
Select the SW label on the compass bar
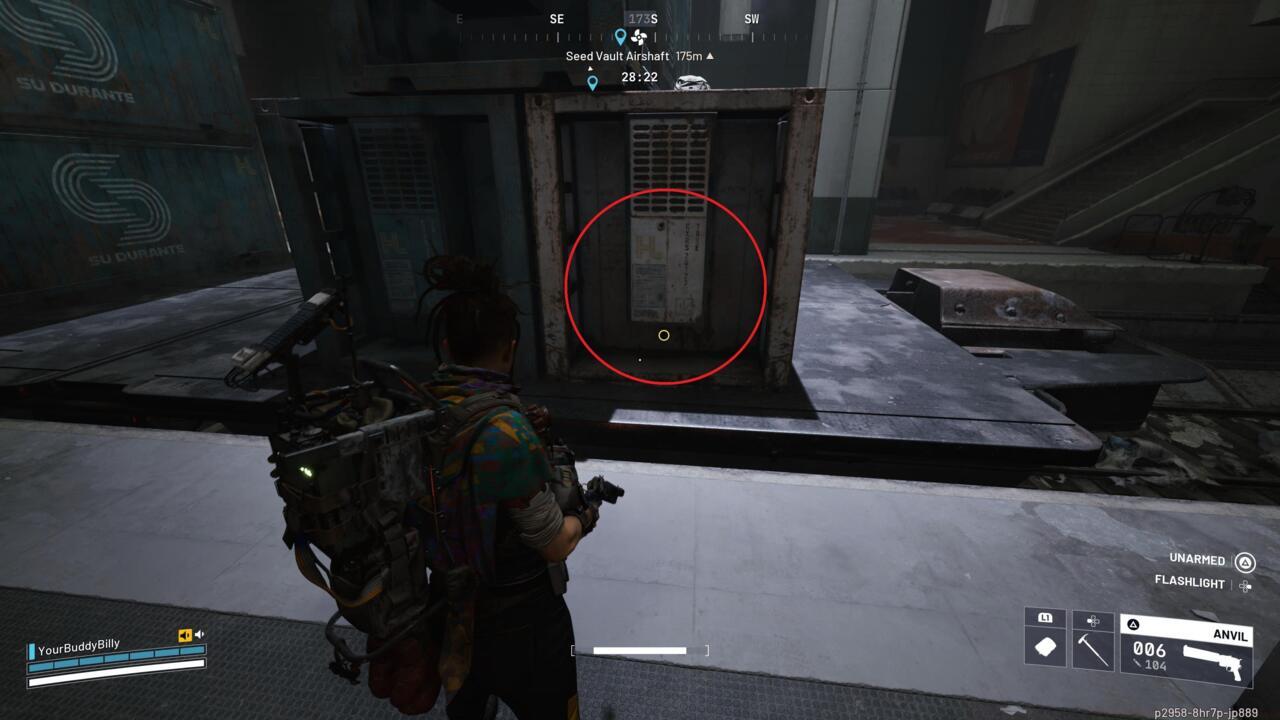click(x=751, y=18)
